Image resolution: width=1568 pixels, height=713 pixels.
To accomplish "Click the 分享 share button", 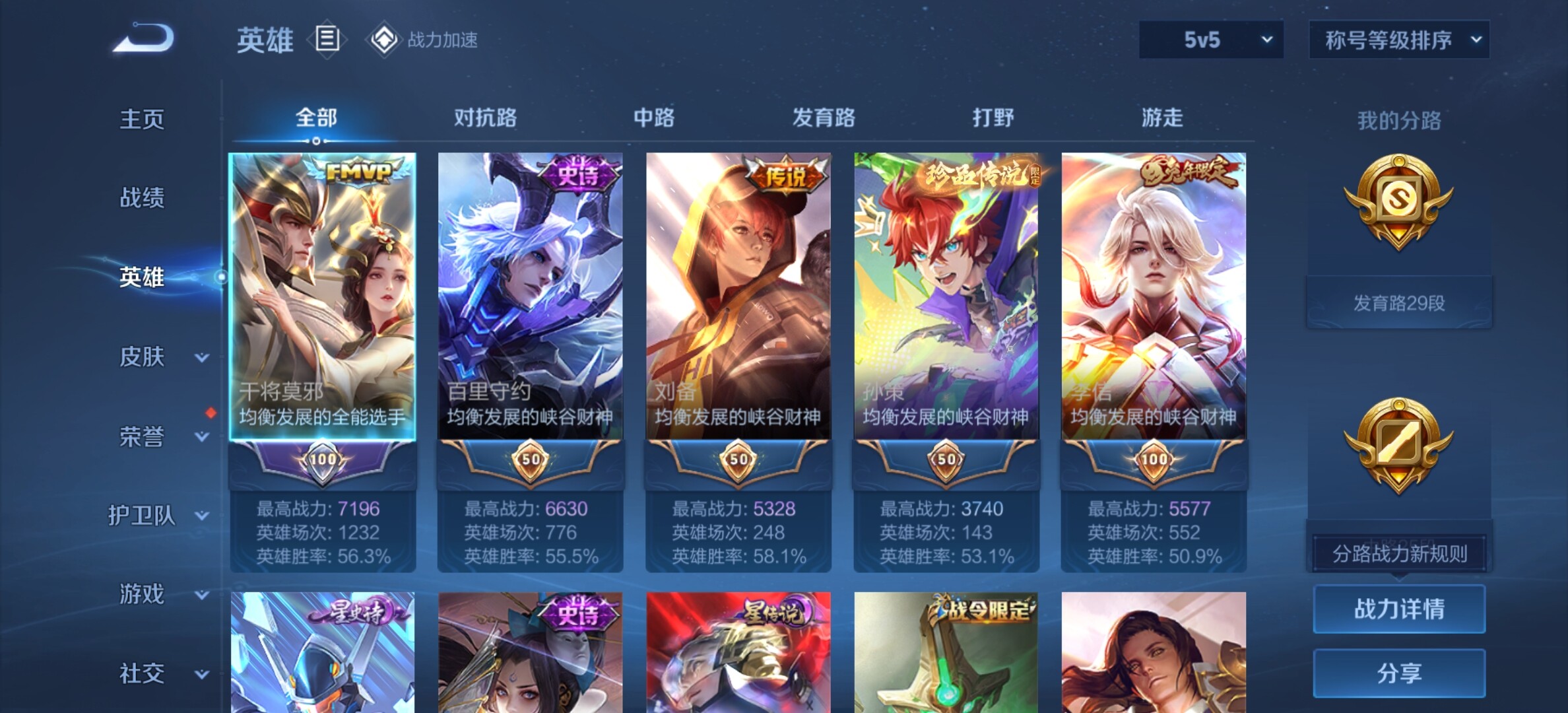I will point(1399,673).
